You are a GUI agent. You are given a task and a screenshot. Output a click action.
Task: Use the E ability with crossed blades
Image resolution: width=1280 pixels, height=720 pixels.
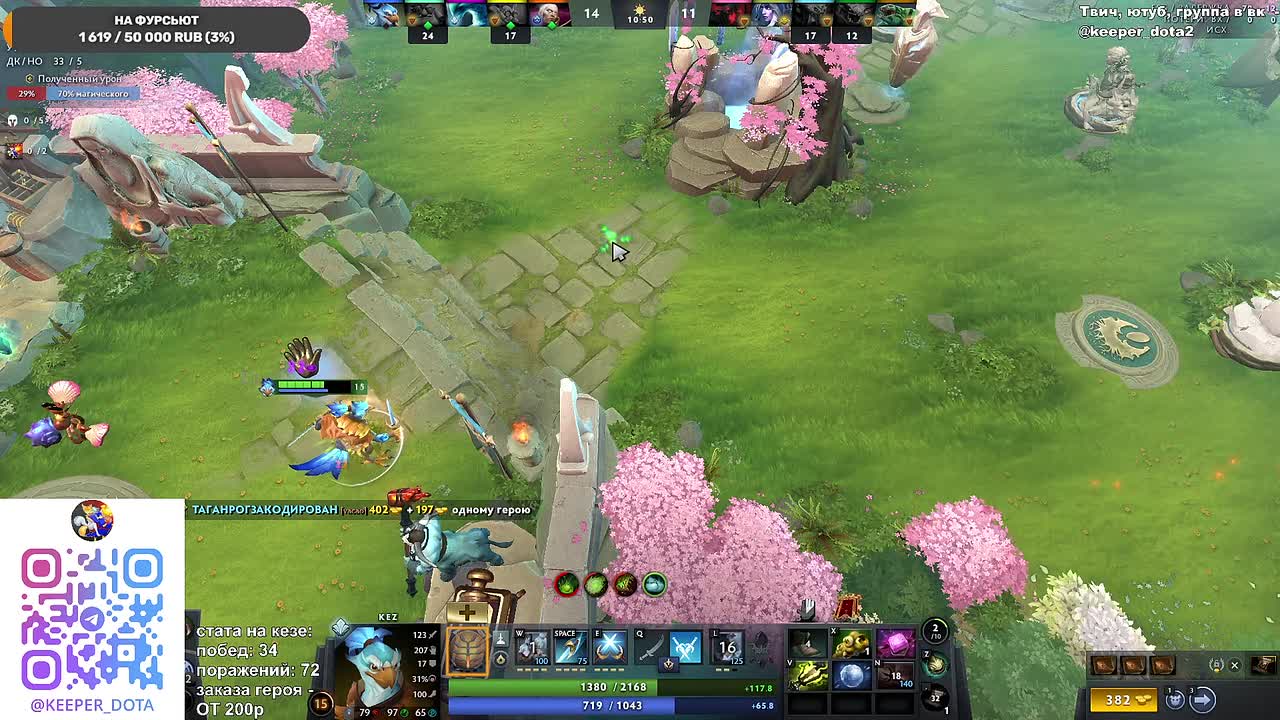click(x=610, y=648)
